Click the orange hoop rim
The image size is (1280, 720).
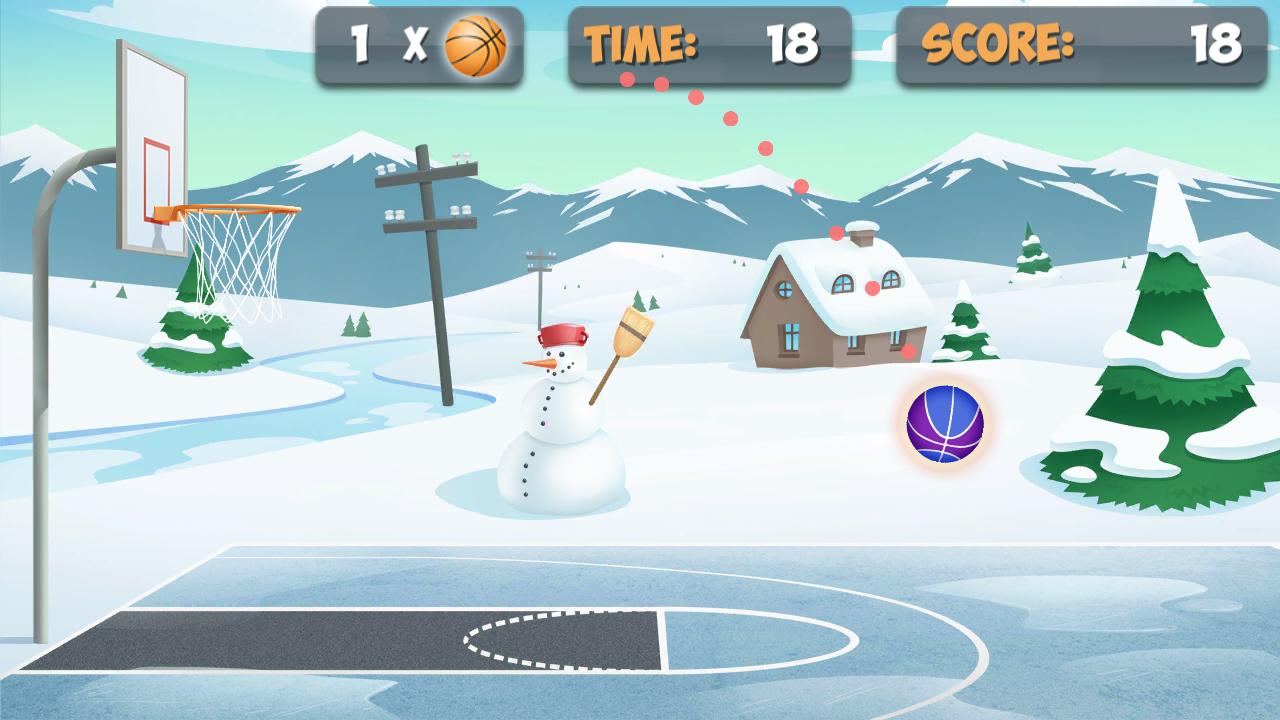[230, 210]
